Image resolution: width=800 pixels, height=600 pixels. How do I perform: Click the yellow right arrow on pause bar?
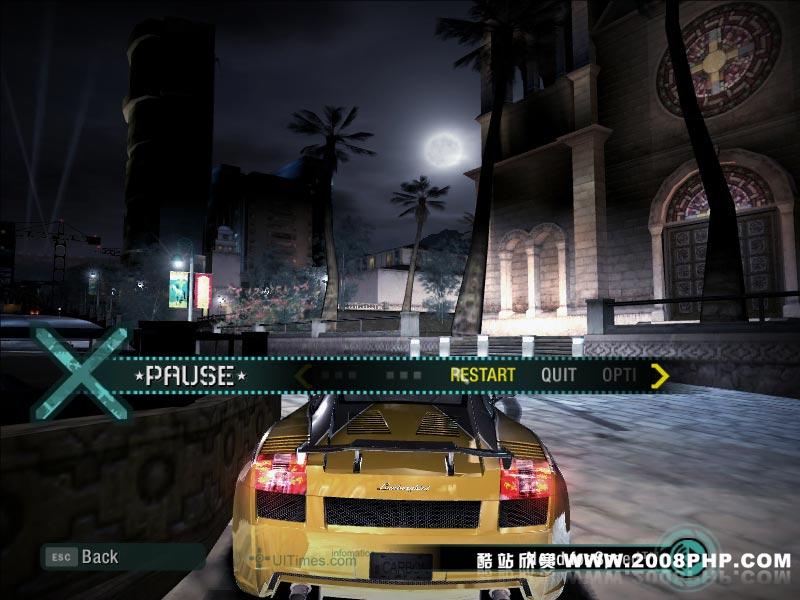(x=659, y=376)
